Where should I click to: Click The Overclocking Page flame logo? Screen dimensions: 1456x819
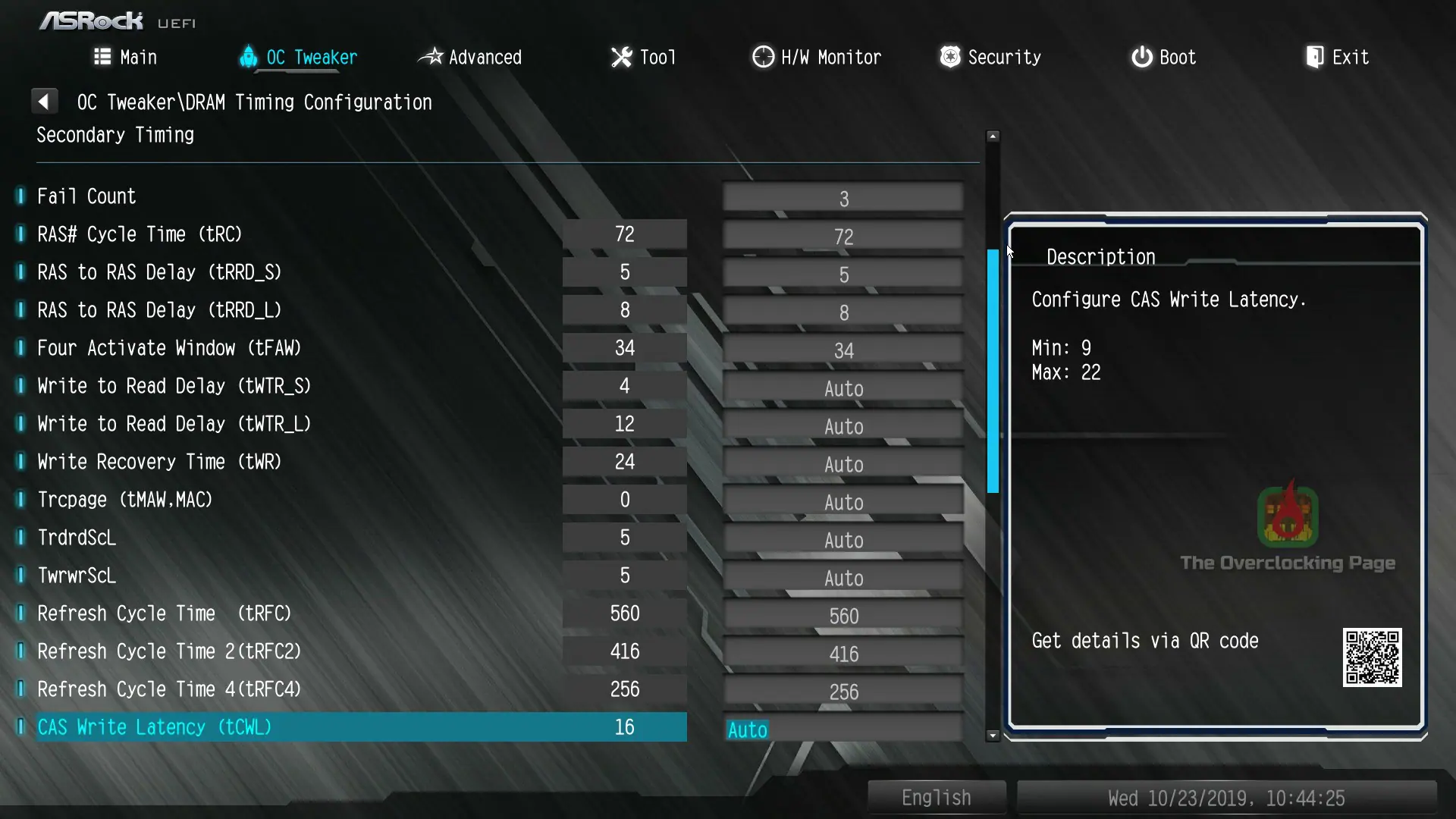point(1287,516)
